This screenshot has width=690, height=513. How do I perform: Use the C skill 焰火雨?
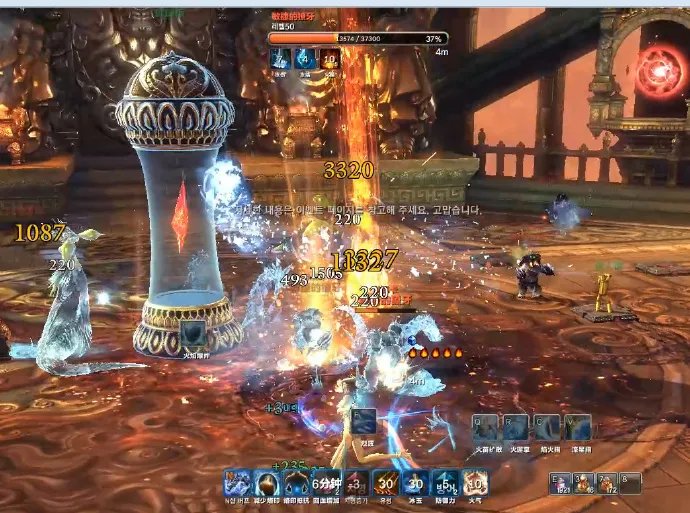(x=546, y=428)
